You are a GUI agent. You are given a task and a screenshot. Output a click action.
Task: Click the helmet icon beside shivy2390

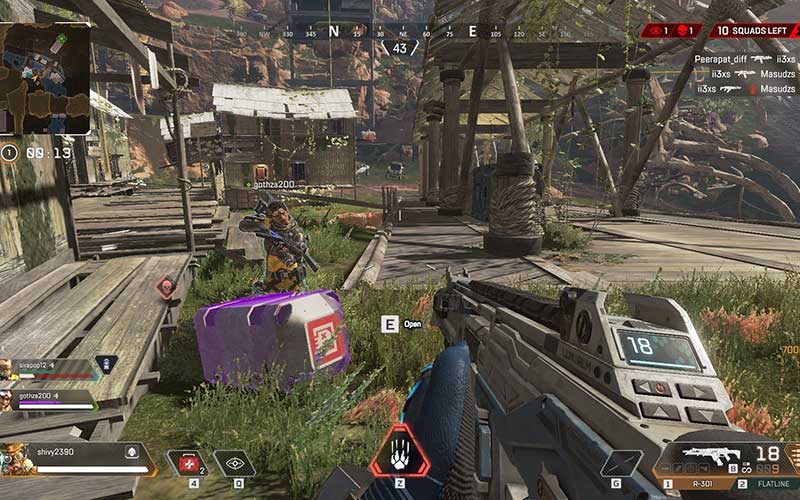(130, 452)
